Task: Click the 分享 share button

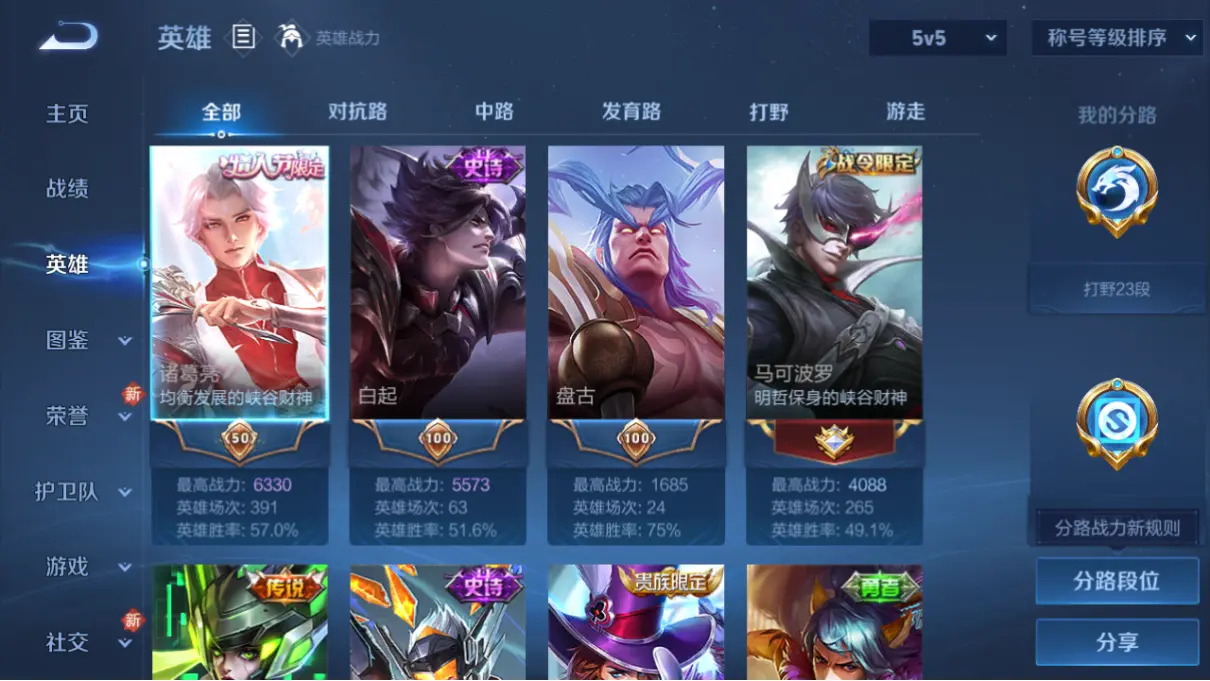Action: [1116, 642]
